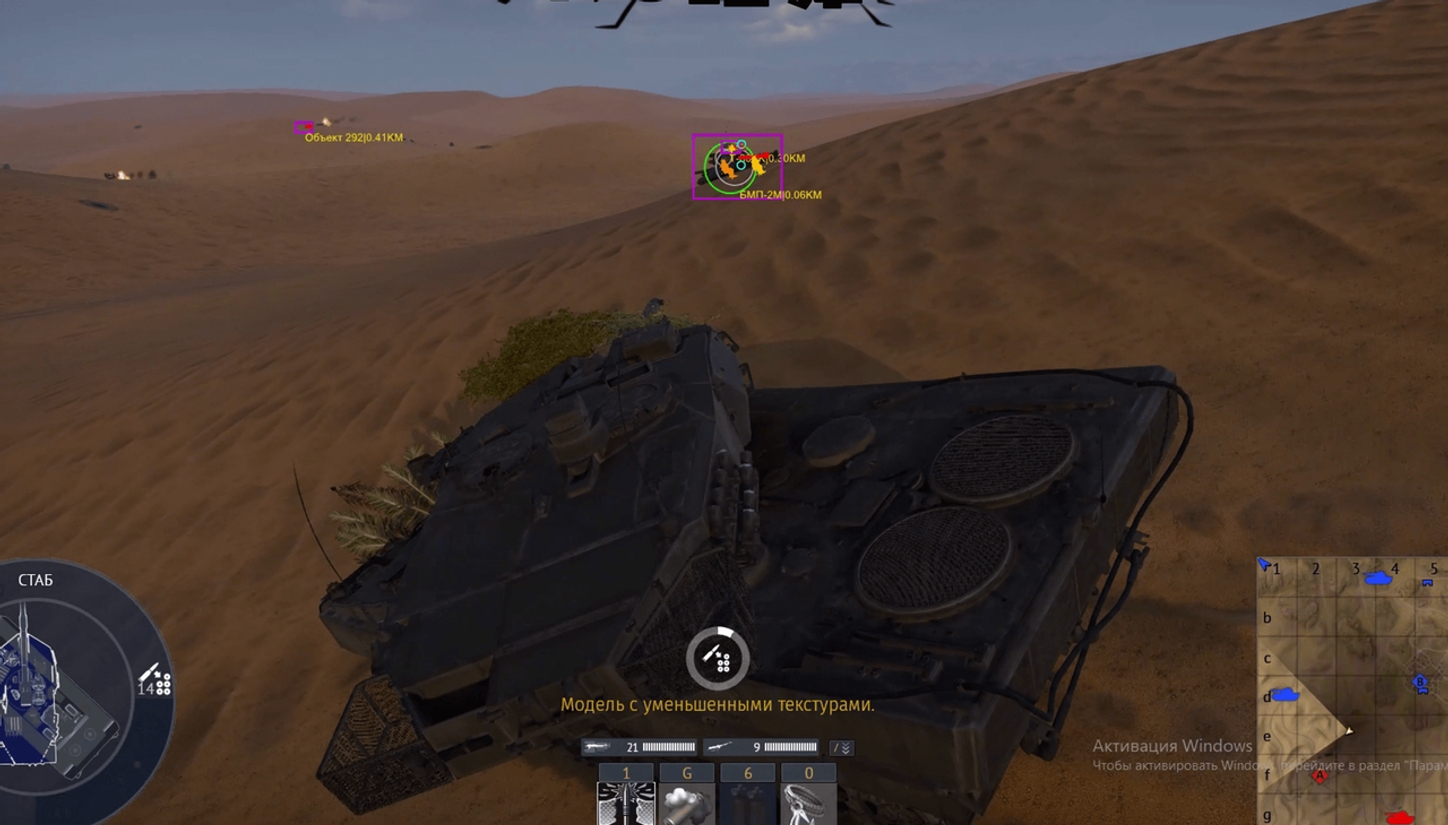This screenshot has height=825, width=1448.
Task: Click the Активация Windows watermark text
Action: point(1173,744)
